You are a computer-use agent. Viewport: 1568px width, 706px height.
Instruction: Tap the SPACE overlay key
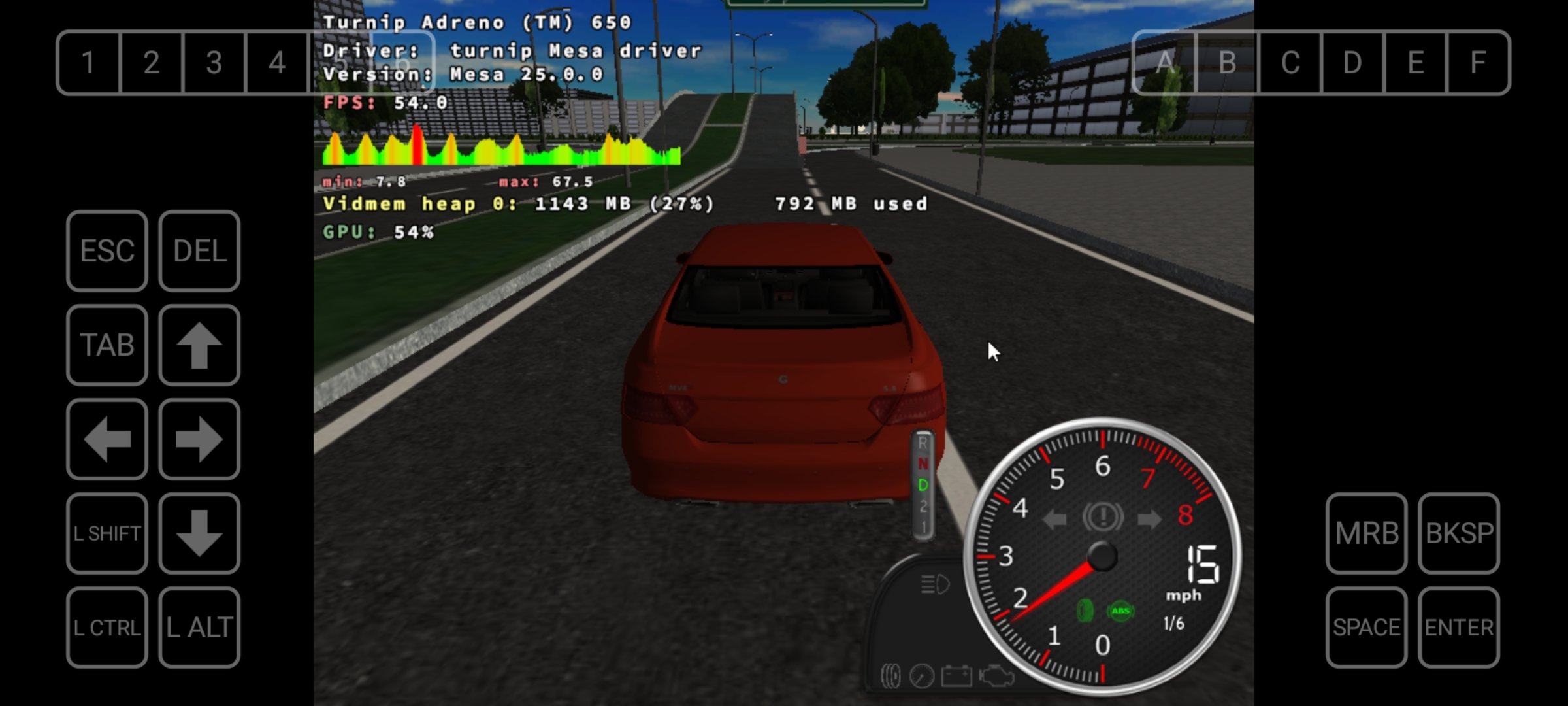click(x=1366, y=628)
